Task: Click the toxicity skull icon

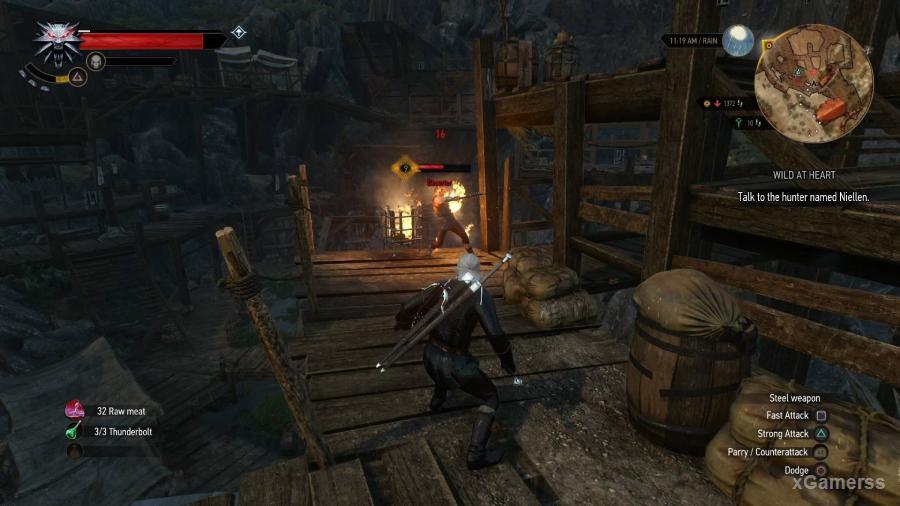Action: 96,62
